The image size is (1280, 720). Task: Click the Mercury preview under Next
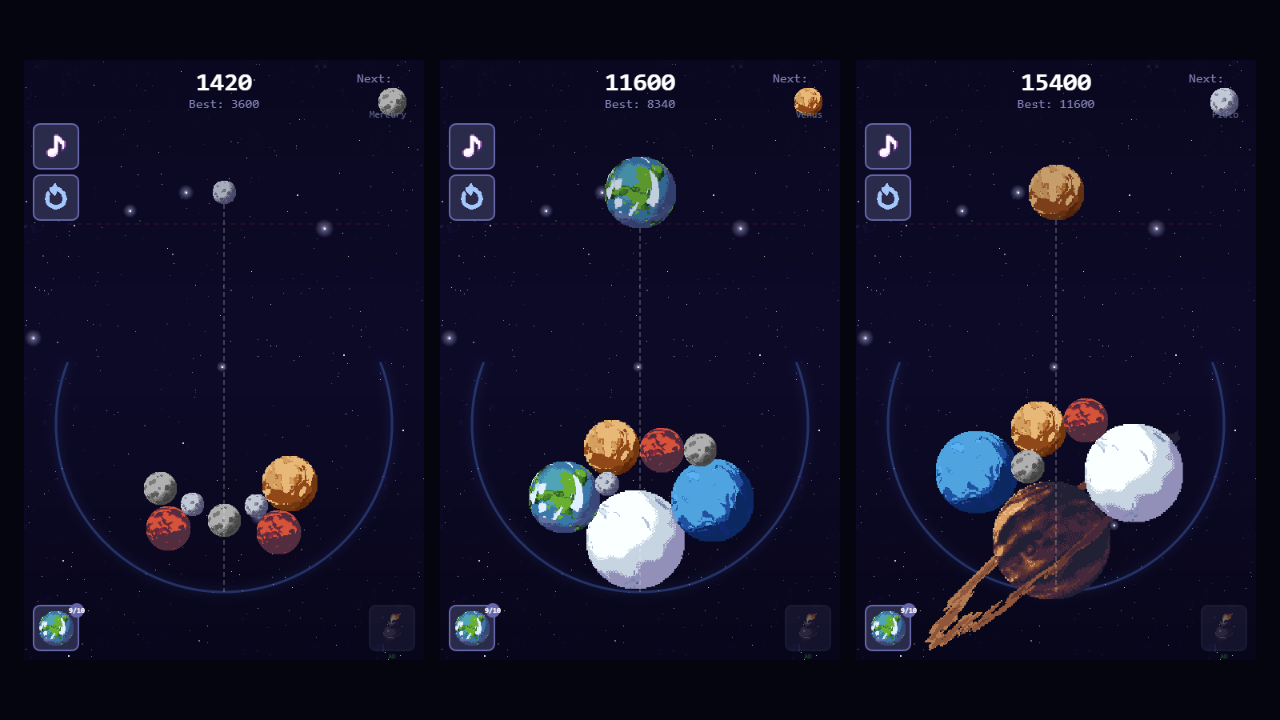pos(391,99)
